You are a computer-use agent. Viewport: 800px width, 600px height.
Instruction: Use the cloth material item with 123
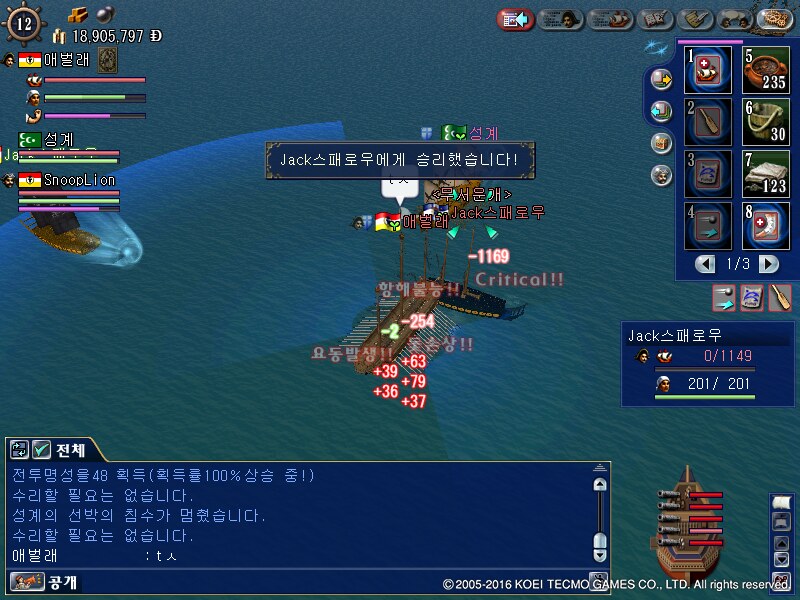pyautogui.click(x=767, y=174)
